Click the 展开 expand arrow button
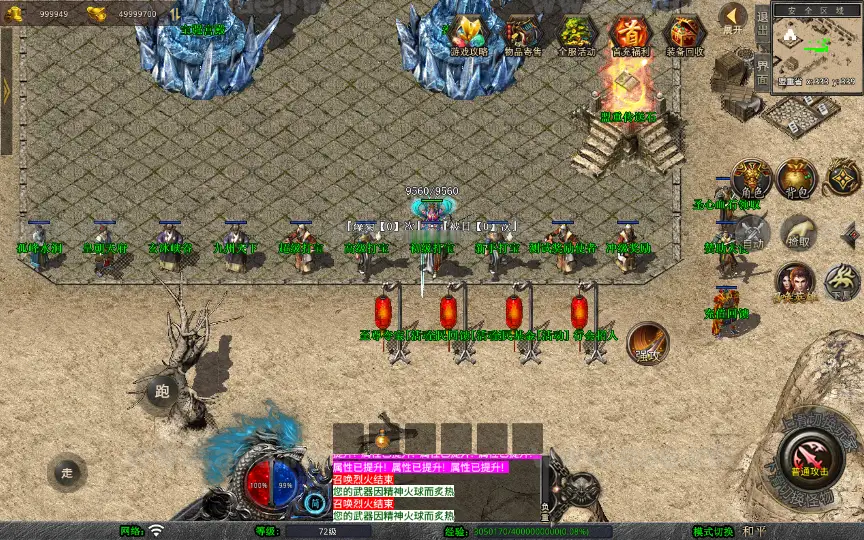The width and height of the screenshot is (864, 540). click(x=733, y=19)
